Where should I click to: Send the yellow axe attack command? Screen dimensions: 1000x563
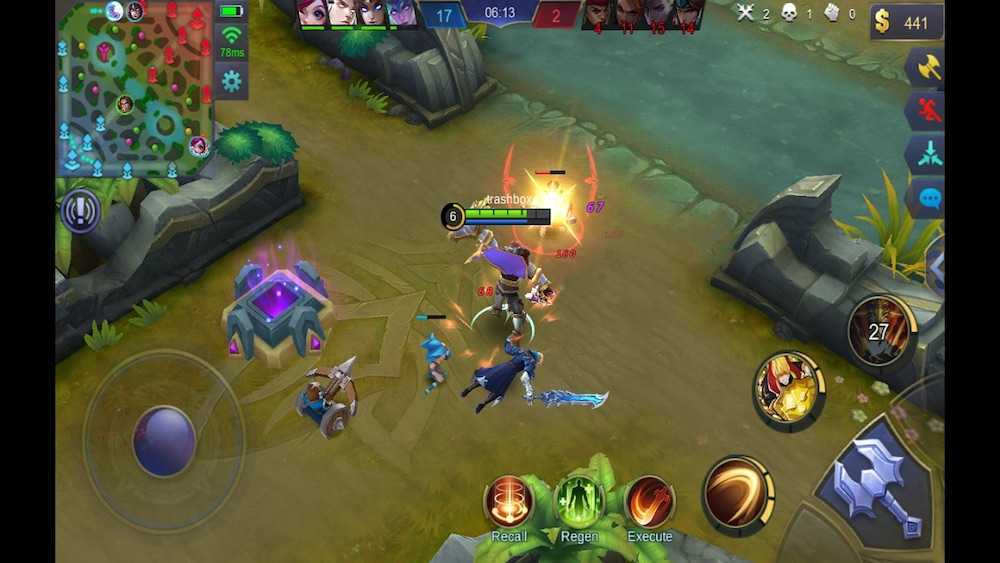925,67
